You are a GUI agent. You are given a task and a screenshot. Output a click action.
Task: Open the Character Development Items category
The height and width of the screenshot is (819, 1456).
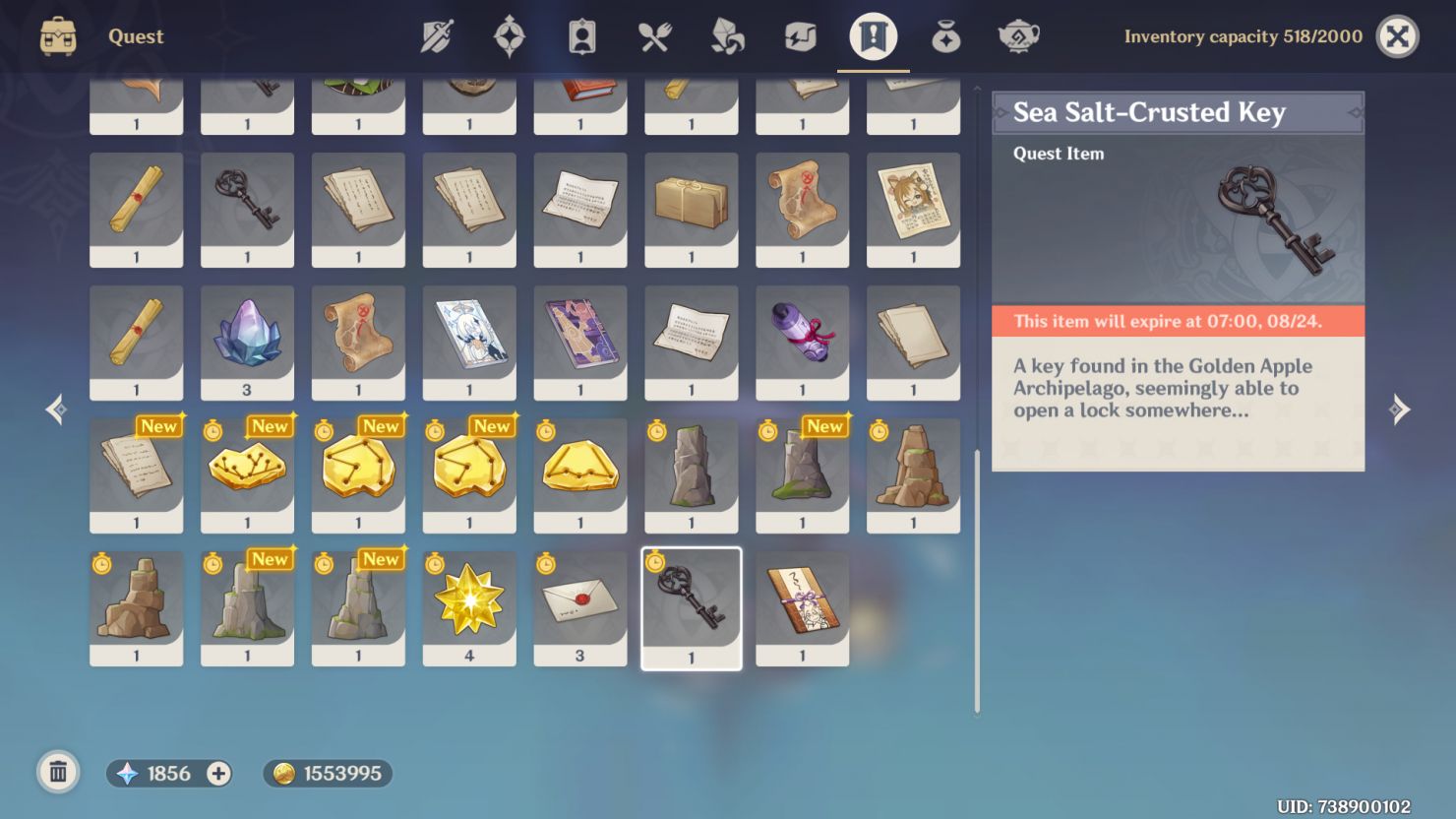click(581, 36)
